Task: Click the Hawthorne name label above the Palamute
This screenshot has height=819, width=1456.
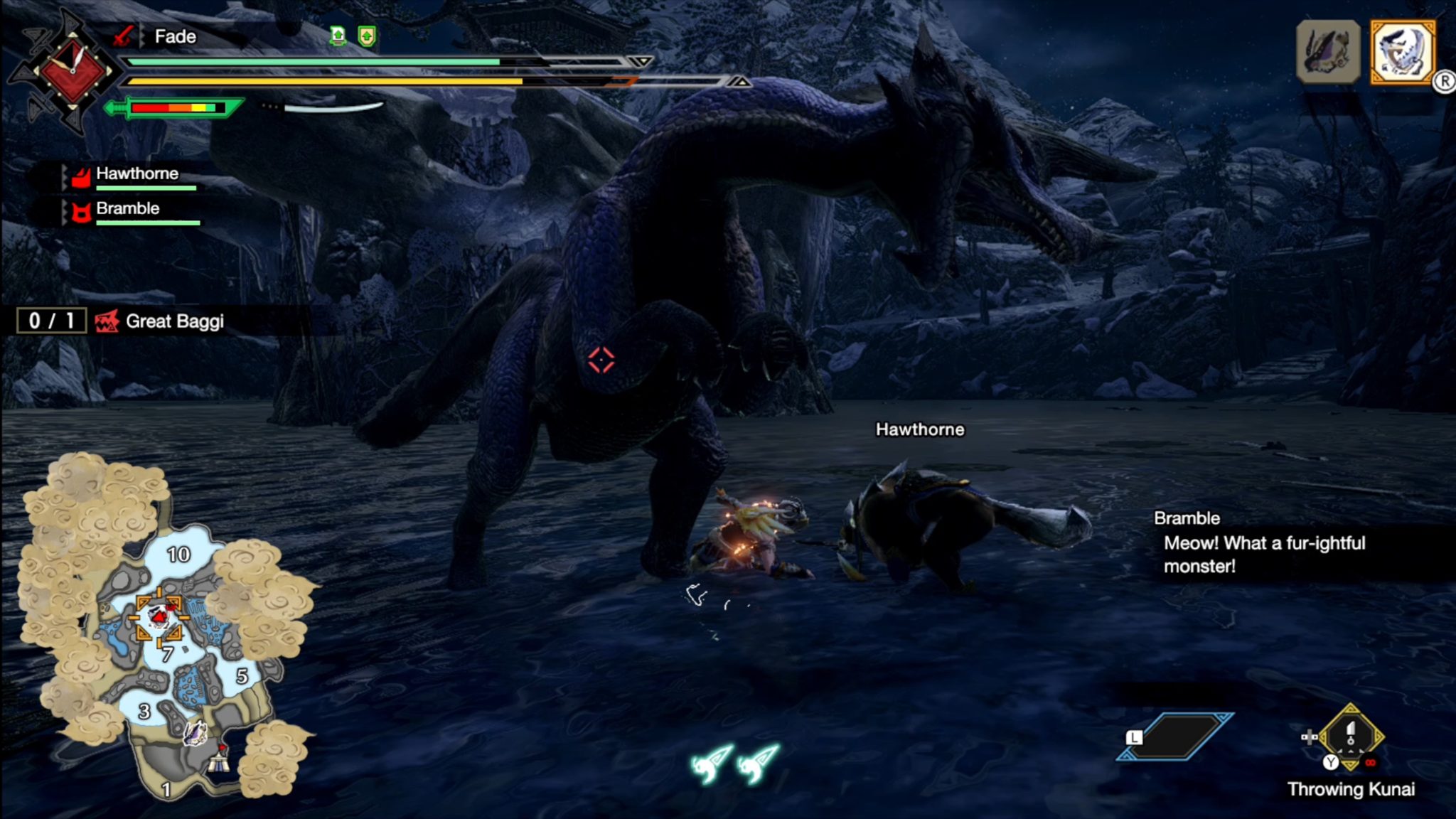Action: (x=920, y=429)
